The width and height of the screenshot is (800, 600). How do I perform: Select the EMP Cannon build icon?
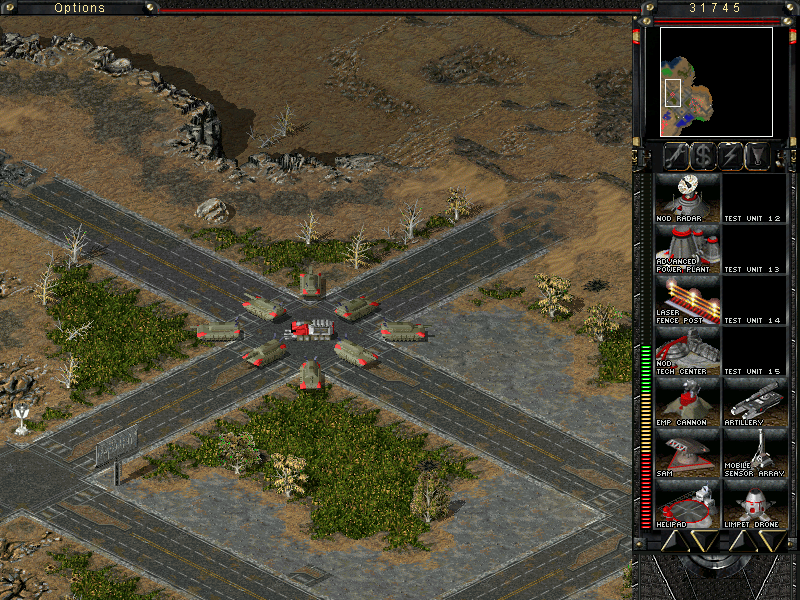coord(687,401)
